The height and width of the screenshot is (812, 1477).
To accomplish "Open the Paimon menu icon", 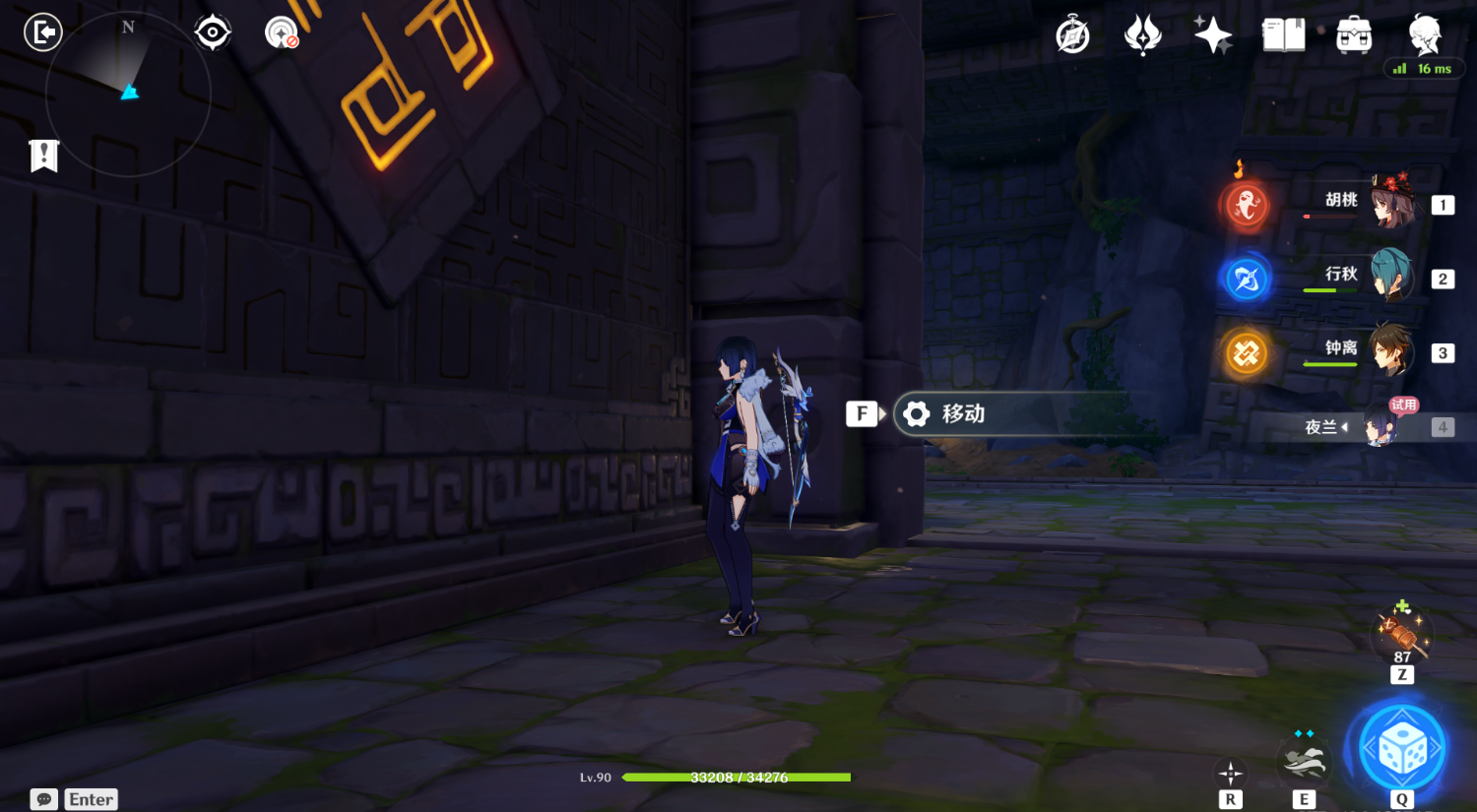I will 1424,34.
